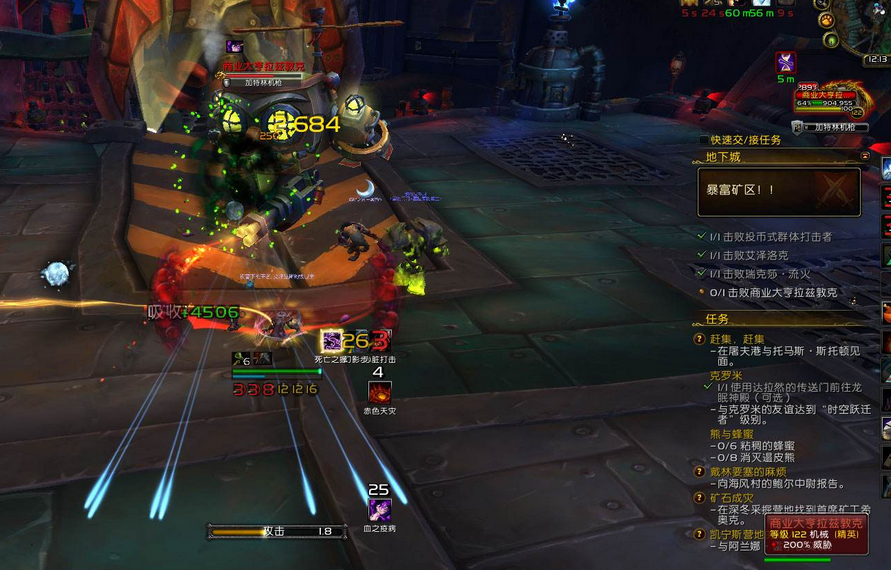Toggle the 快速交/接任务 checkbox
This screenshot has width=891, height=570.
click(x=703, y=140)
